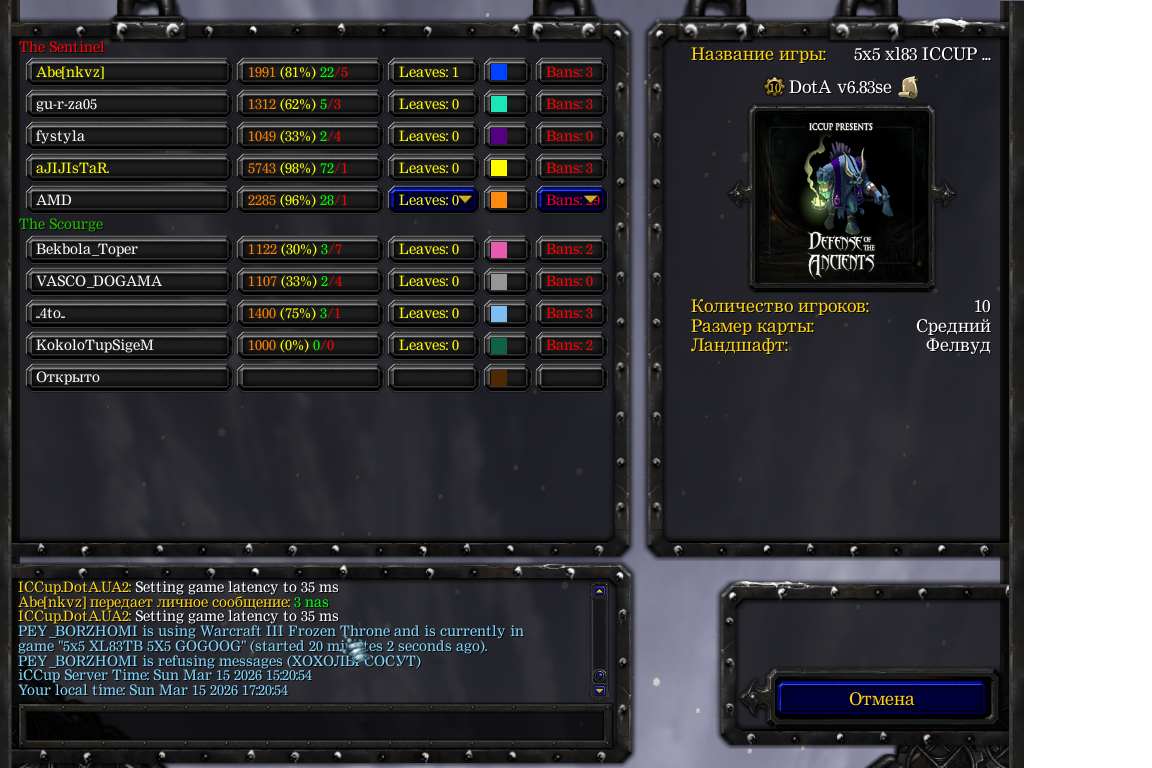The image size is (1152, 768).
Task: Select the Abe[nkvz] player slot
Action: pyautogui.click(x=128, y=72)
